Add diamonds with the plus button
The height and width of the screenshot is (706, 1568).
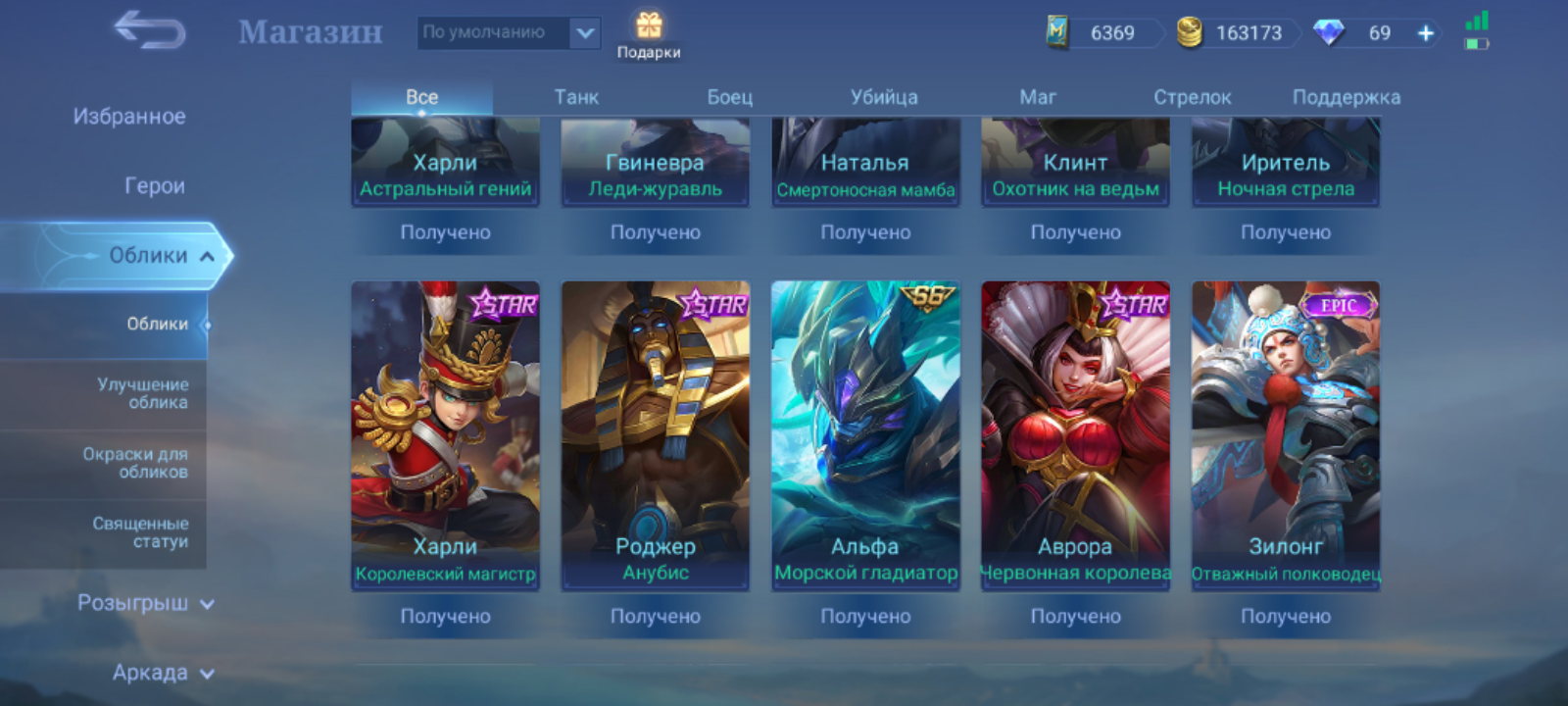pos(1426,33)
